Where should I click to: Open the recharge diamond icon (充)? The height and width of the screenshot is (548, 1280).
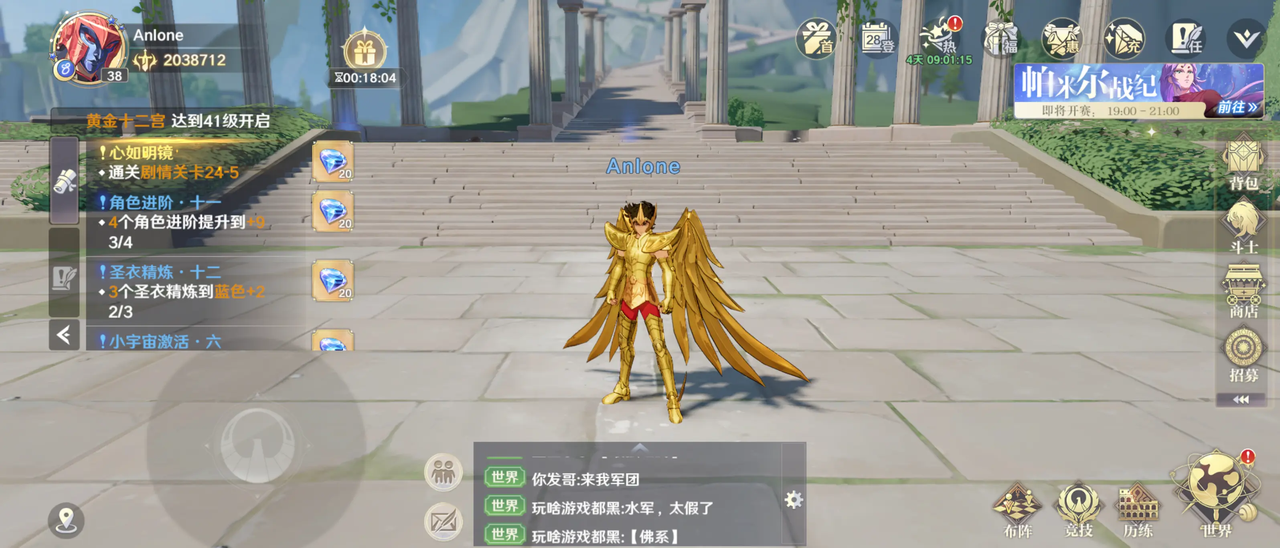1124,39
